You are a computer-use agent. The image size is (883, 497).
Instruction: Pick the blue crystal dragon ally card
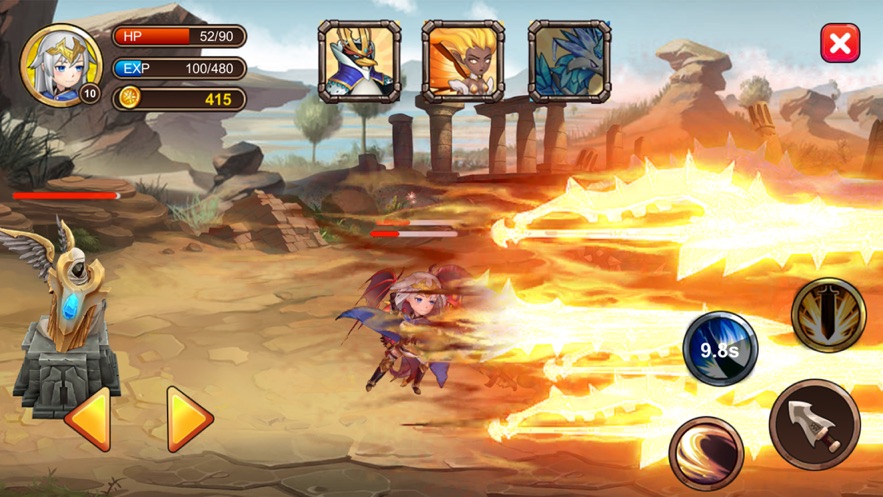(569, 62)
